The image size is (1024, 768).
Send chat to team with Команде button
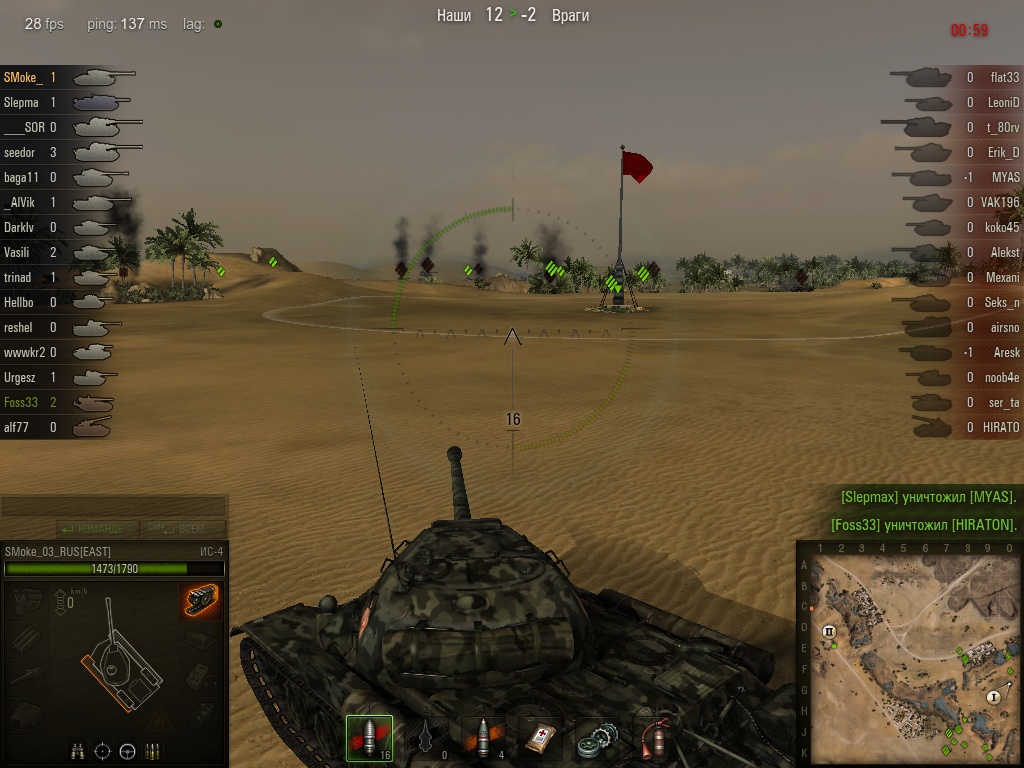pyautogui.click(x=92, y=528)
